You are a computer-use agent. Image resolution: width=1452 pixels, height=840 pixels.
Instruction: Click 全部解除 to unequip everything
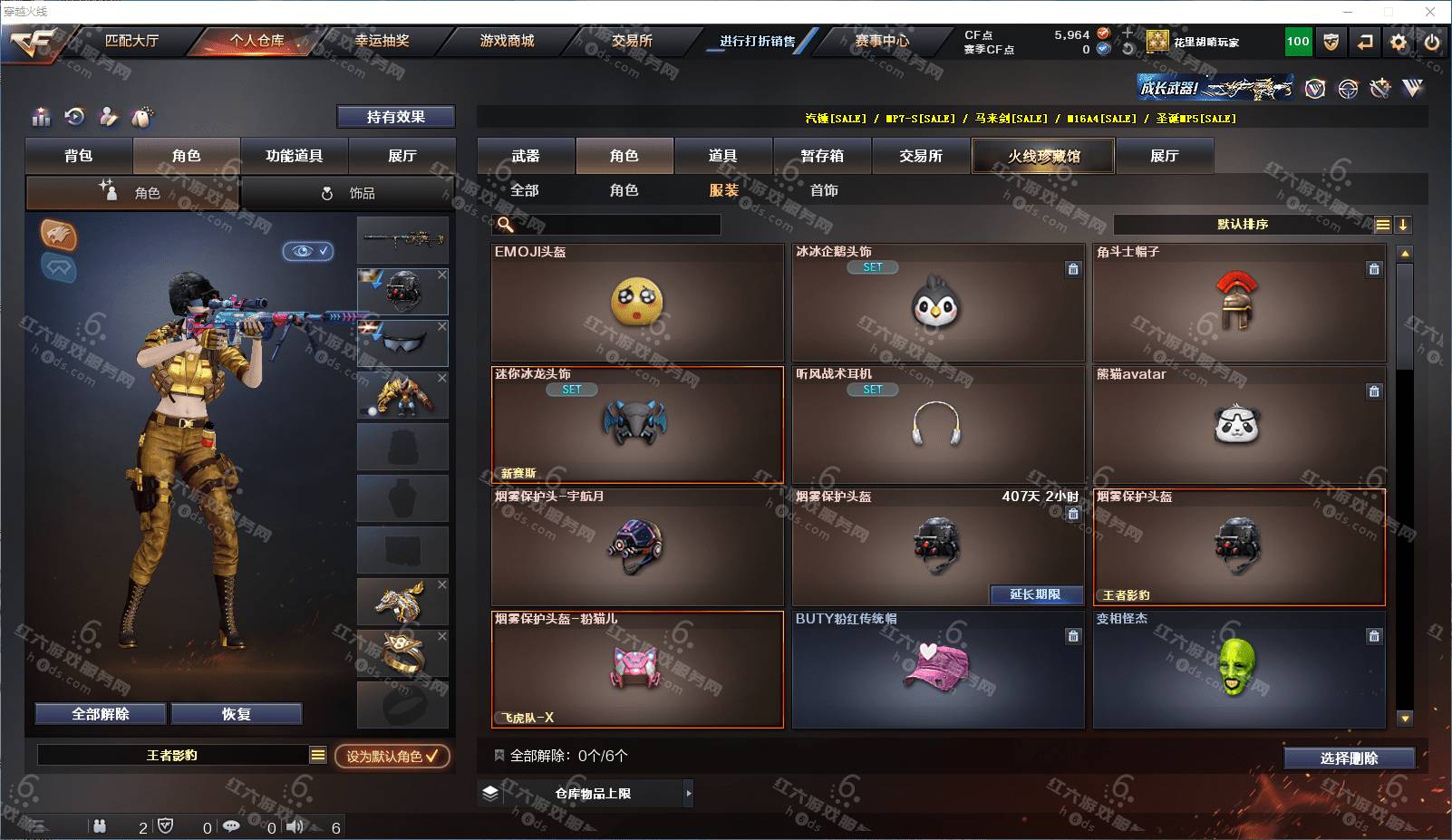click(101, 714)
